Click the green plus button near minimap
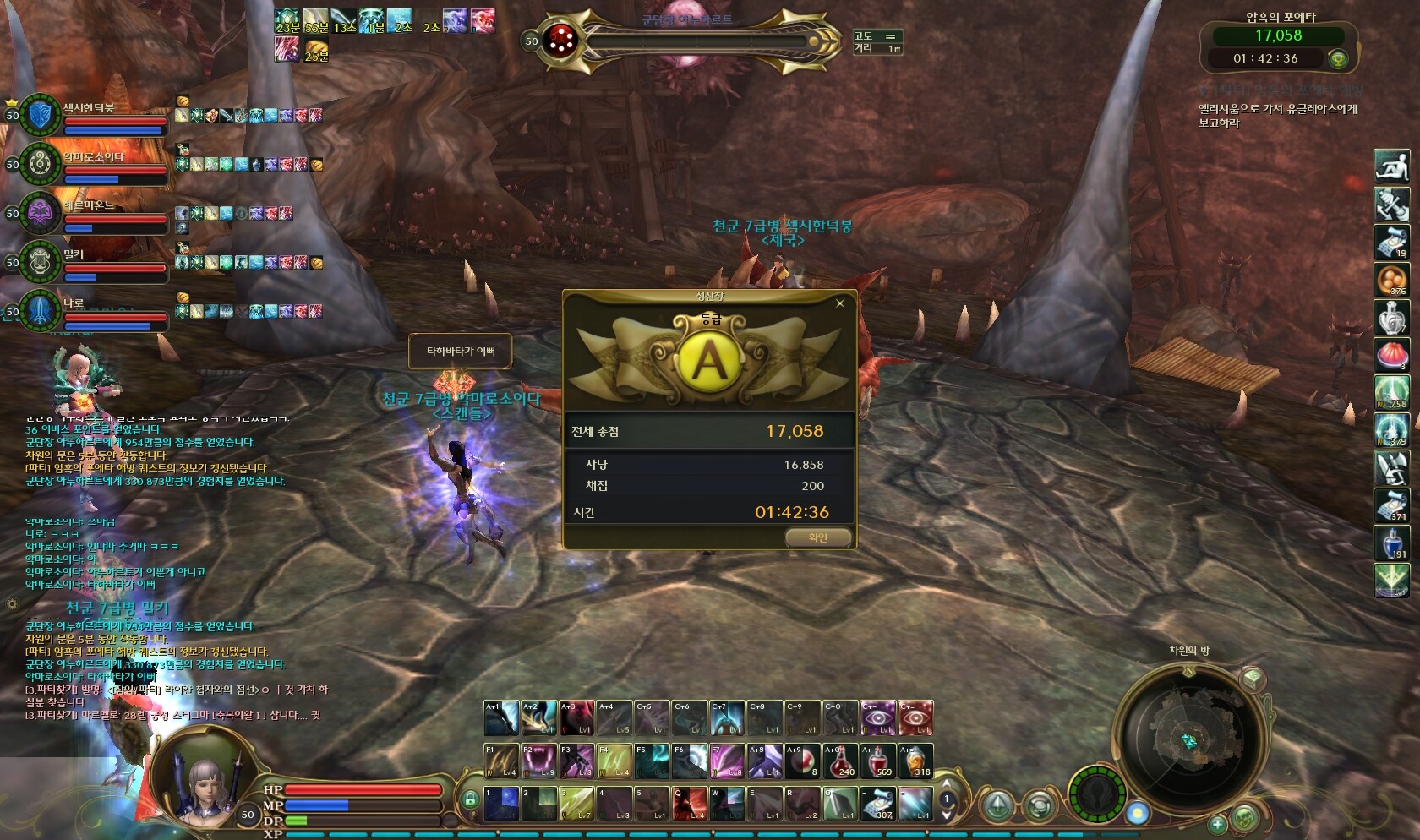Screen dimensions: 1420x840 1217,824
